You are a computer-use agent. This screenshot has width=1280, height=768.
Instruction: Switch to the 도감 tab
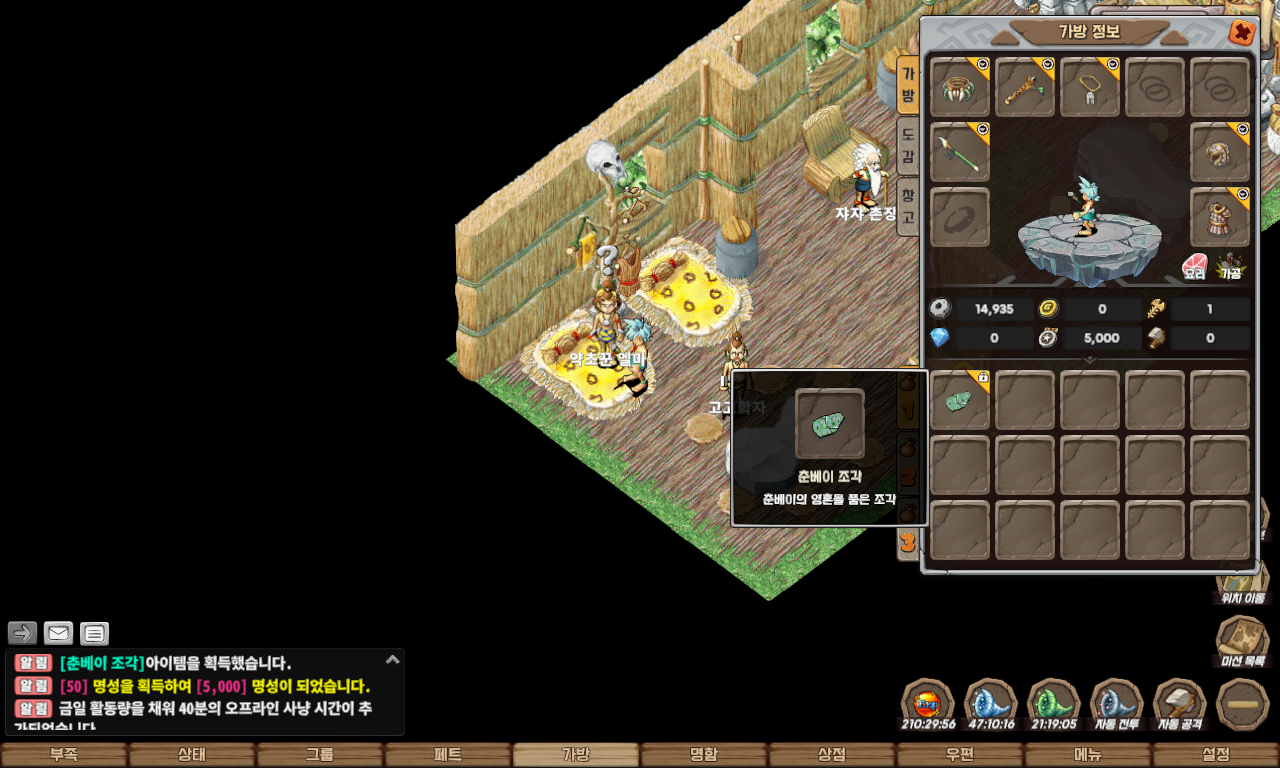907,146
